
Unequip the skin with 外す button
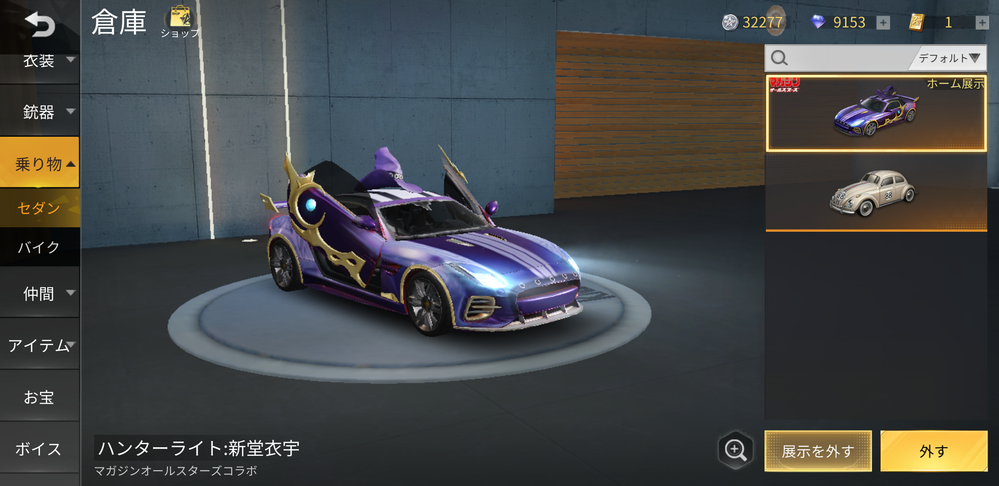point(933,451)
